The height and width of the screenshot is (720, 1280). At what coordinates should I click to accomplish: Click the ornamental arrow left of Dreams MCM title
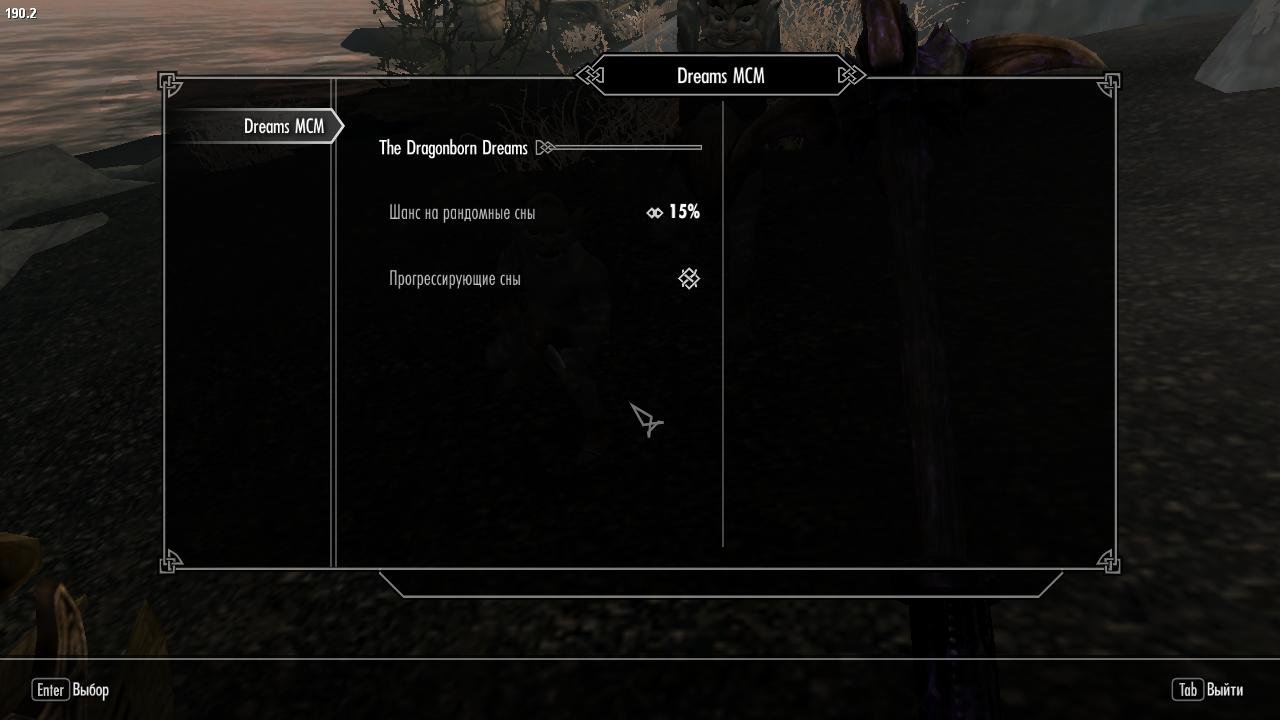(590, 75)
